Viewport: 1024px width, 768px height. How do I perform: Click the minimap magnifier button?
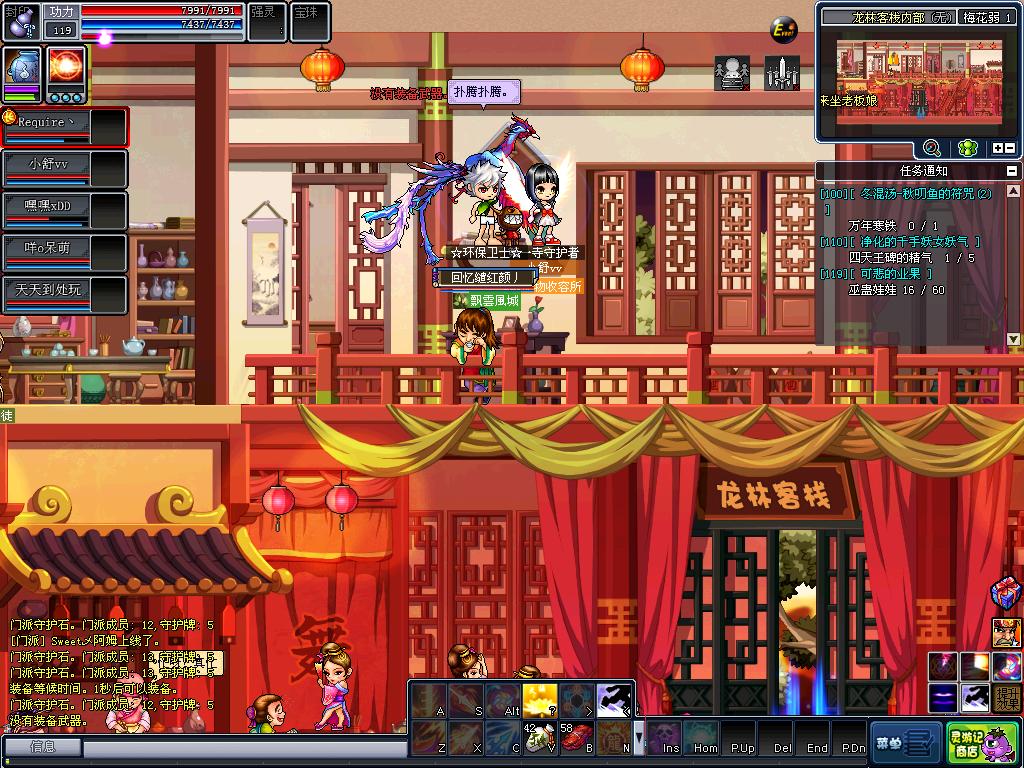click(x=931, y=148)
